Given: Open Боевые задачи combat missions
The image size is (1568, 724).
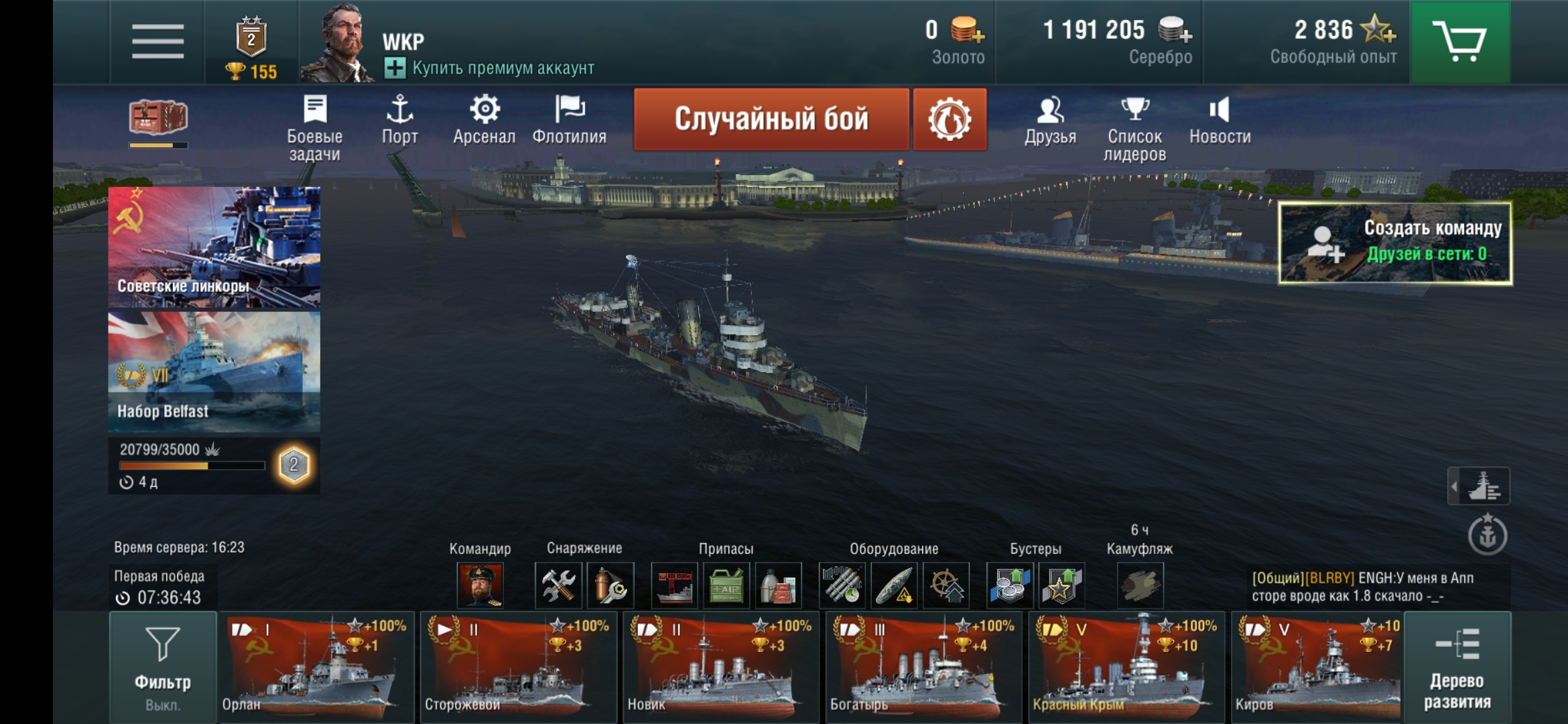Looking at the screenshot, I should click(x=314, y=127).
